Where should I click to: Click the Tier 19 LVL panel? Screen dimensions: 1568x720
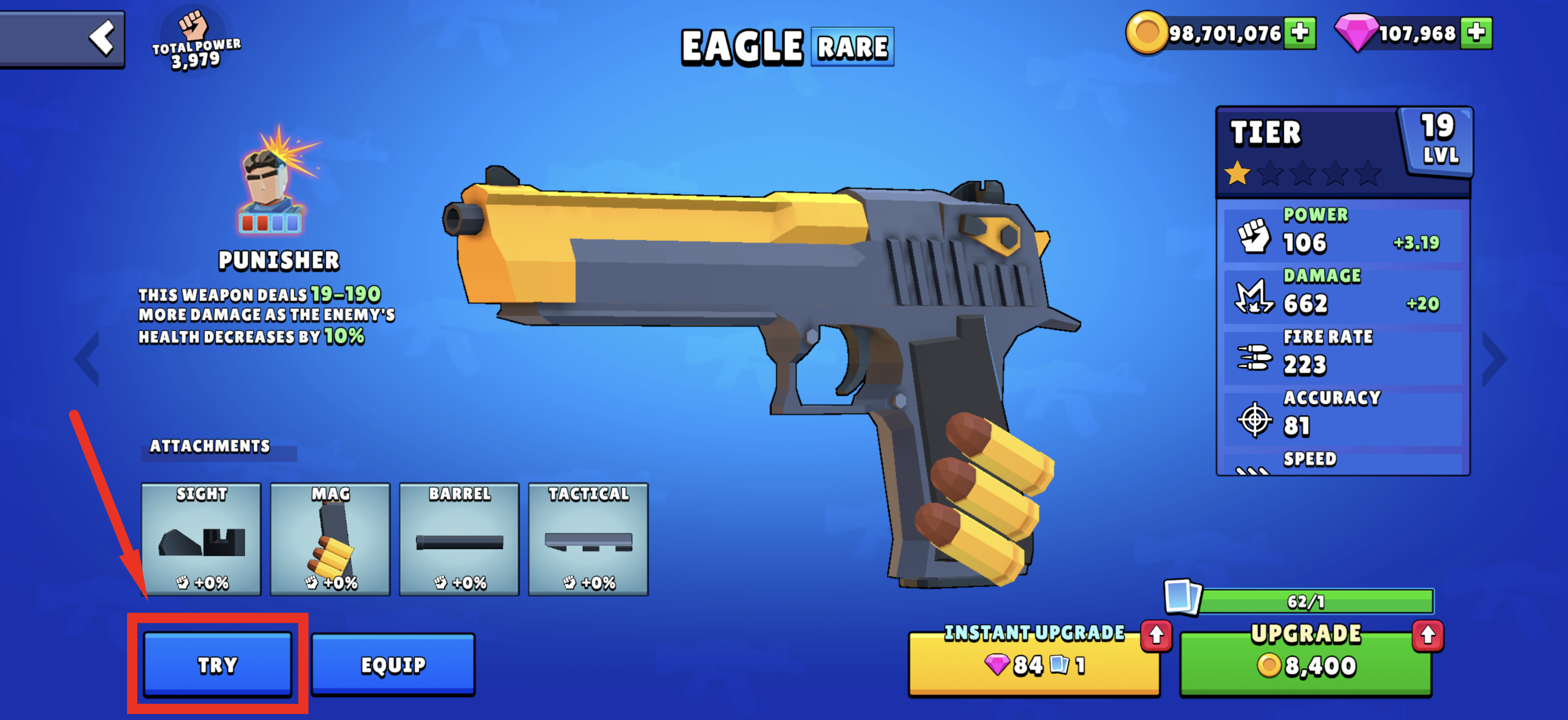[x=1343, y=152]
